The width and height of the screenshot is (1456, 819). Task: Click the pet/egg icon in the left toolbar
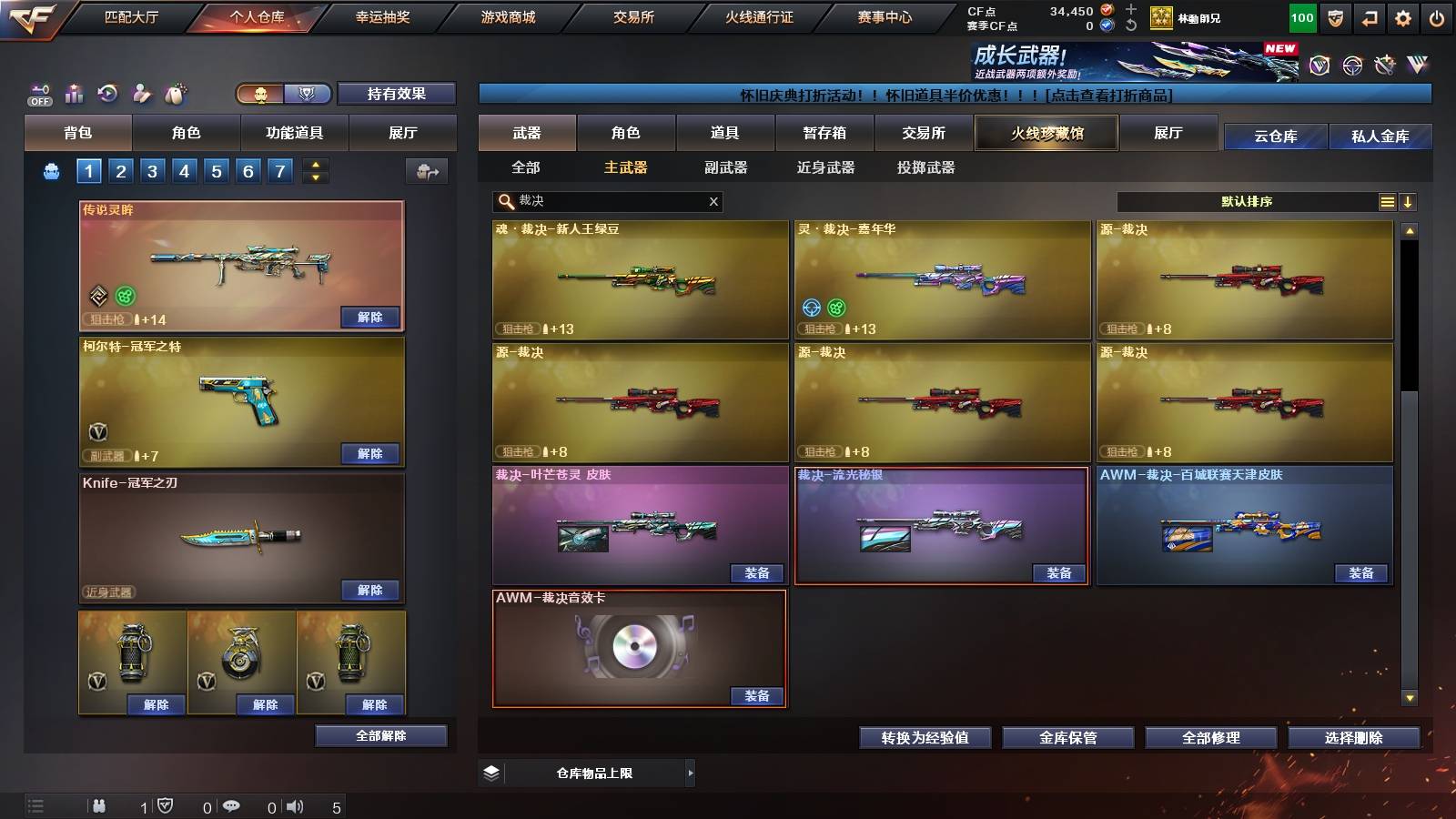(x=174, y=92)
